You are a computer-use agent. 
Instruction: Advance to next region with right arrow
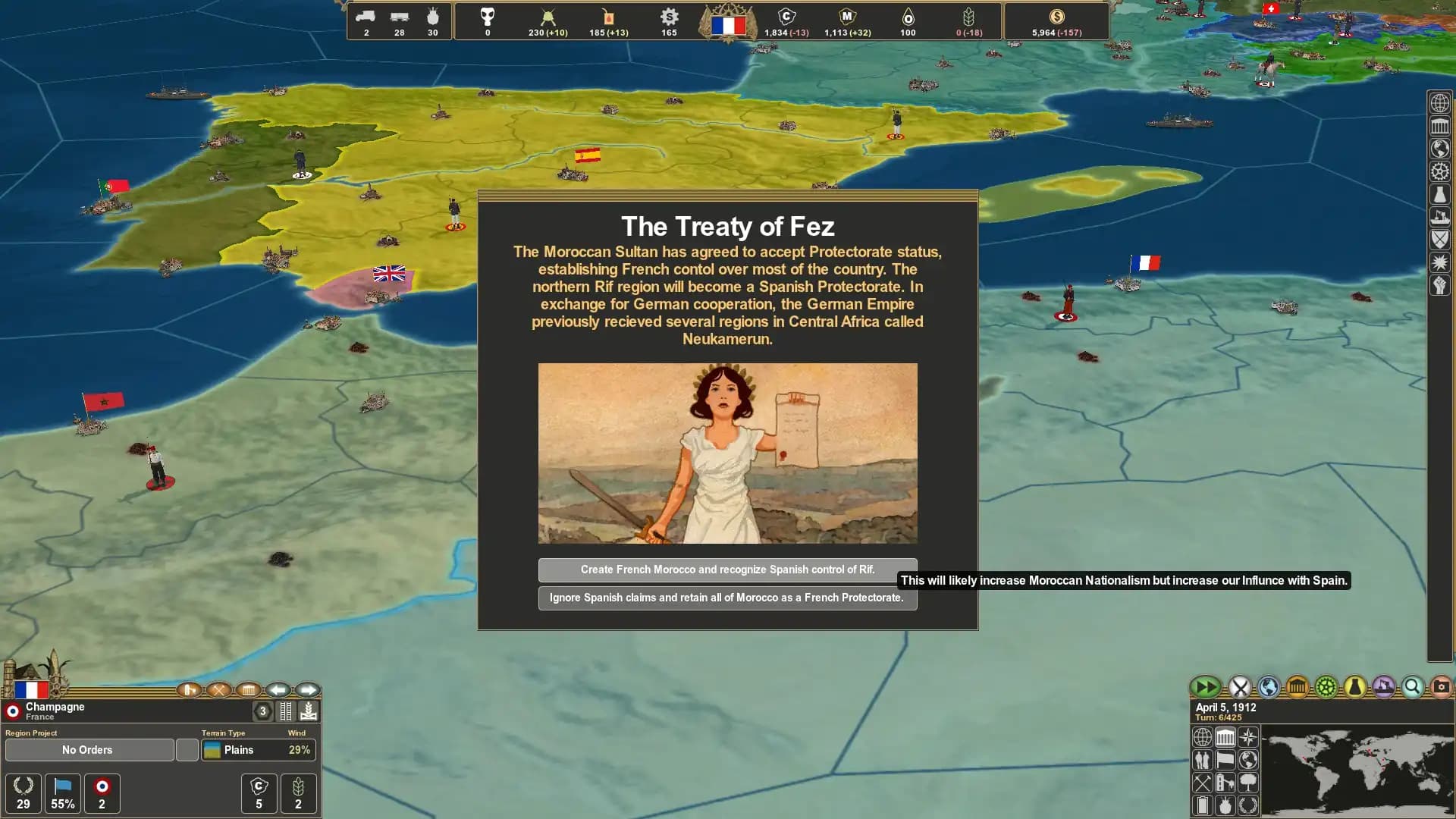308,690
